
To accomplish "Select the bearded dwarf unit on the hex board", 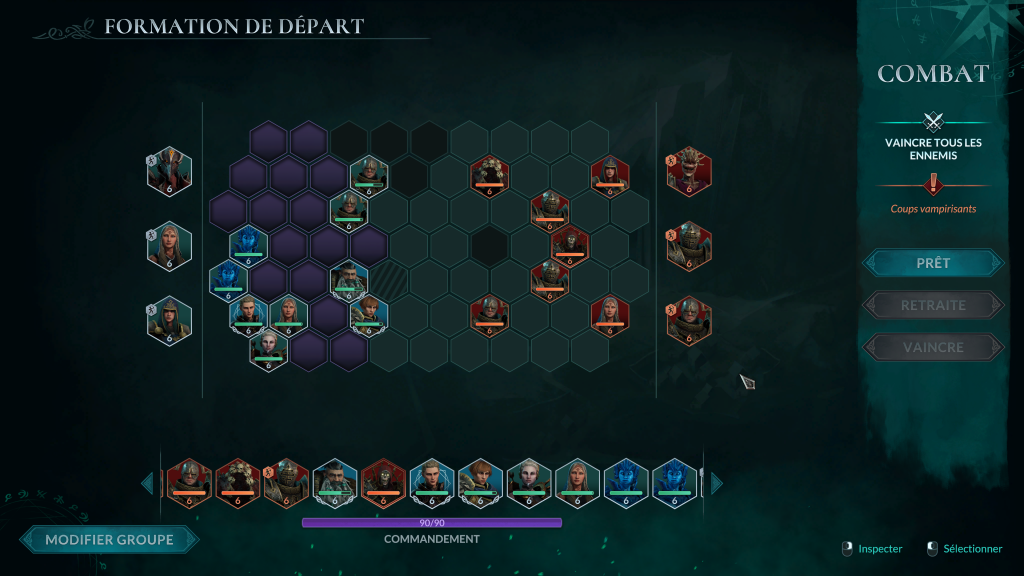I will [348, 281].
